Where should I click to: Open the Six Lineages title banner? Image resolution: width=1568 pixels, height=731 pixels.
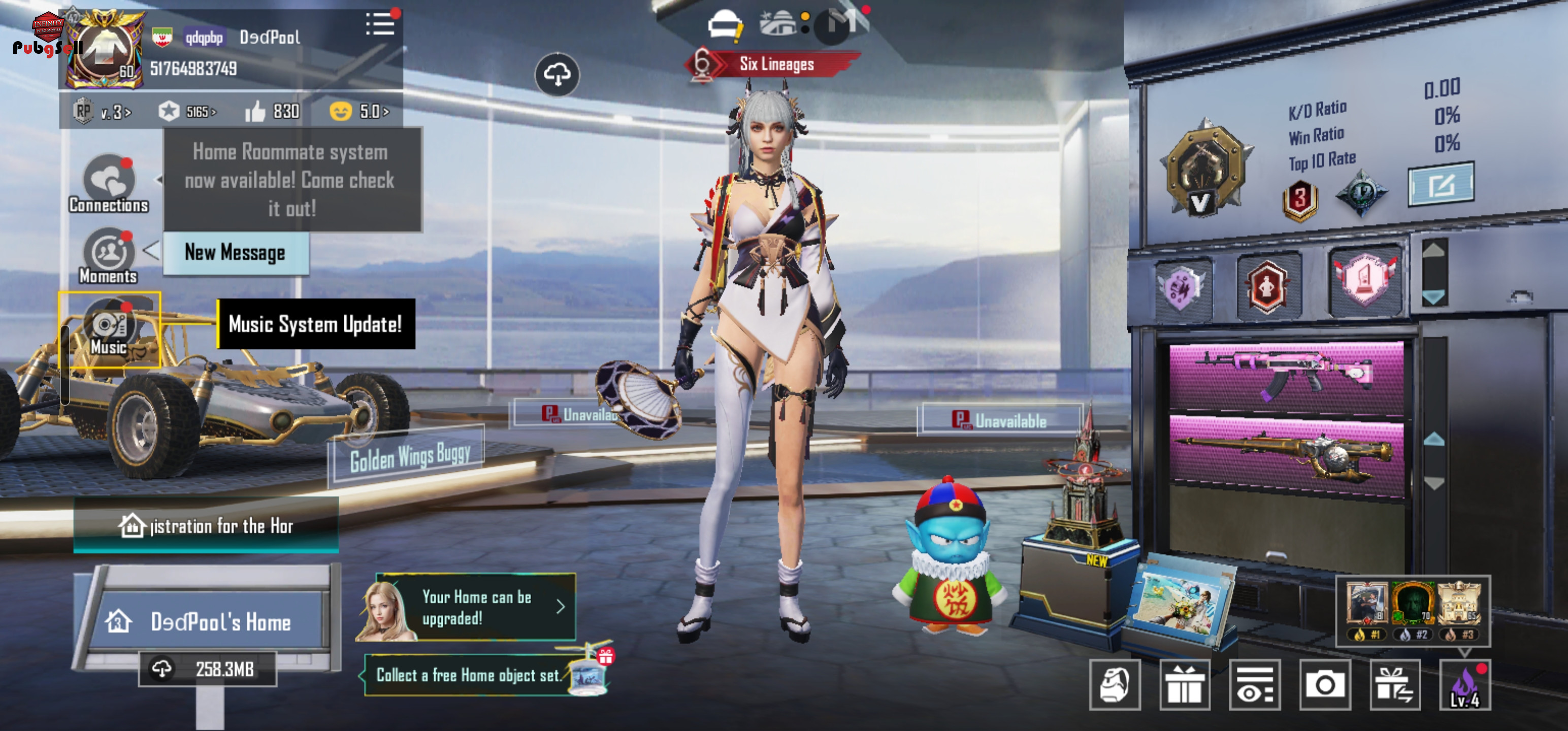click(x=775, y=64)
